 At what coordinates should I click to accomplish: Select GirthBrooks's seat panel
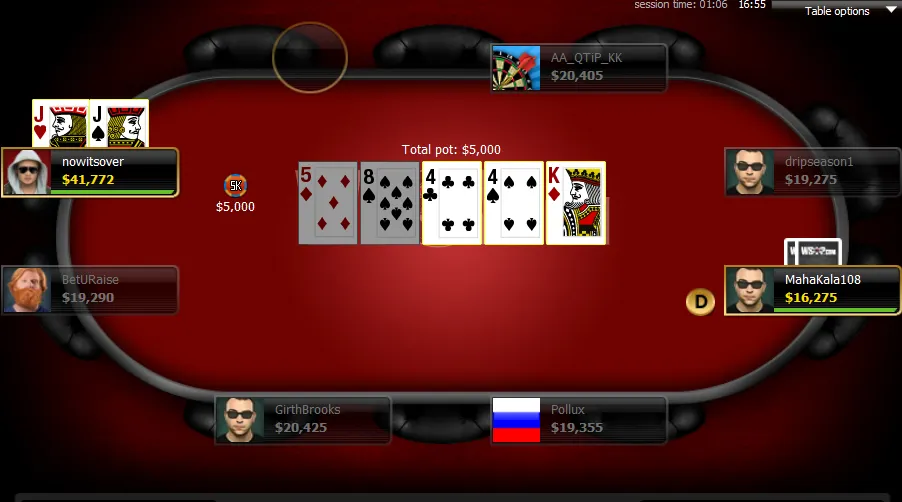303,420
